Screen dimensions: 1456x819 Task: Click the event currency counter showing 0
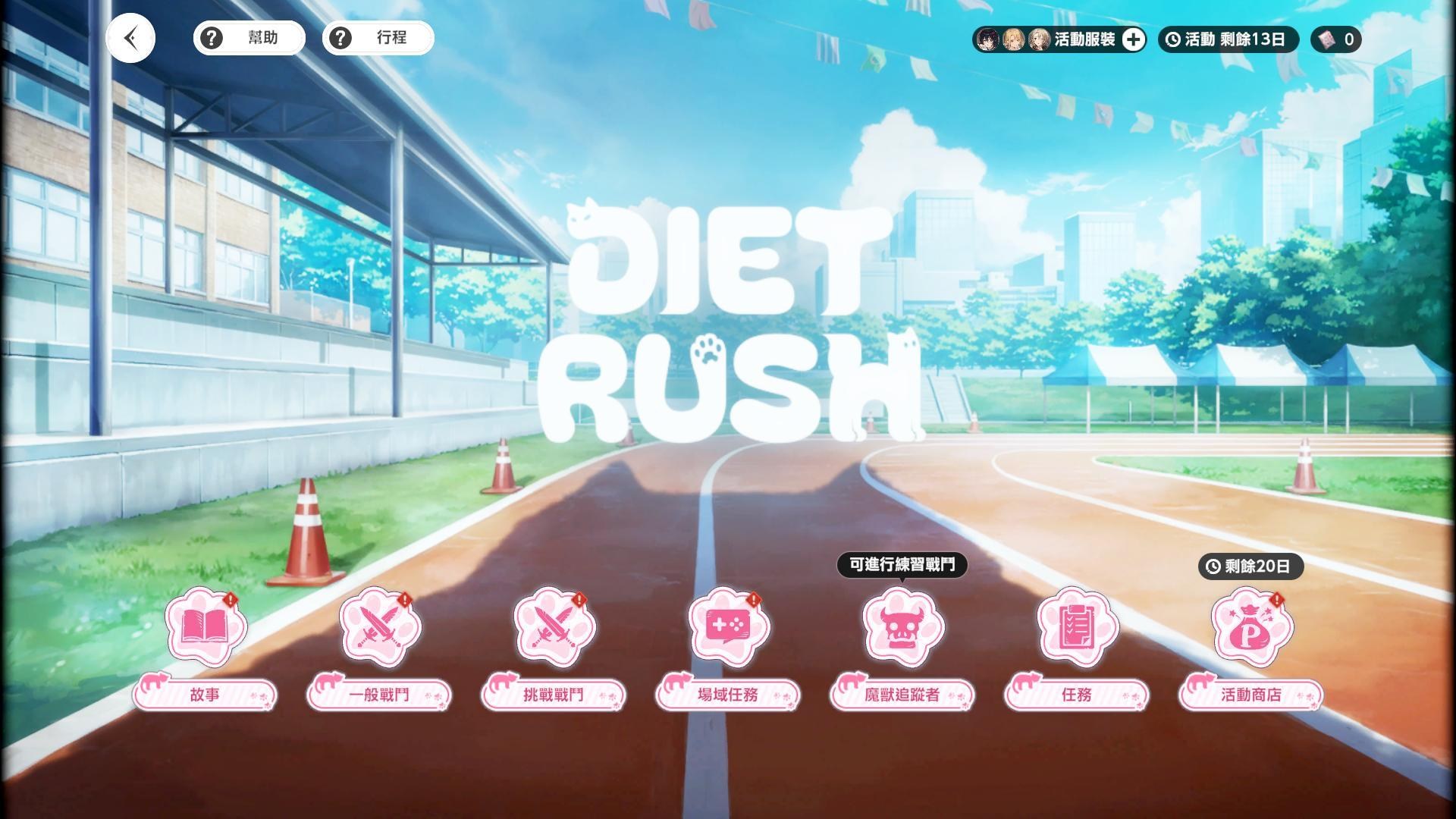(1336, 40)
